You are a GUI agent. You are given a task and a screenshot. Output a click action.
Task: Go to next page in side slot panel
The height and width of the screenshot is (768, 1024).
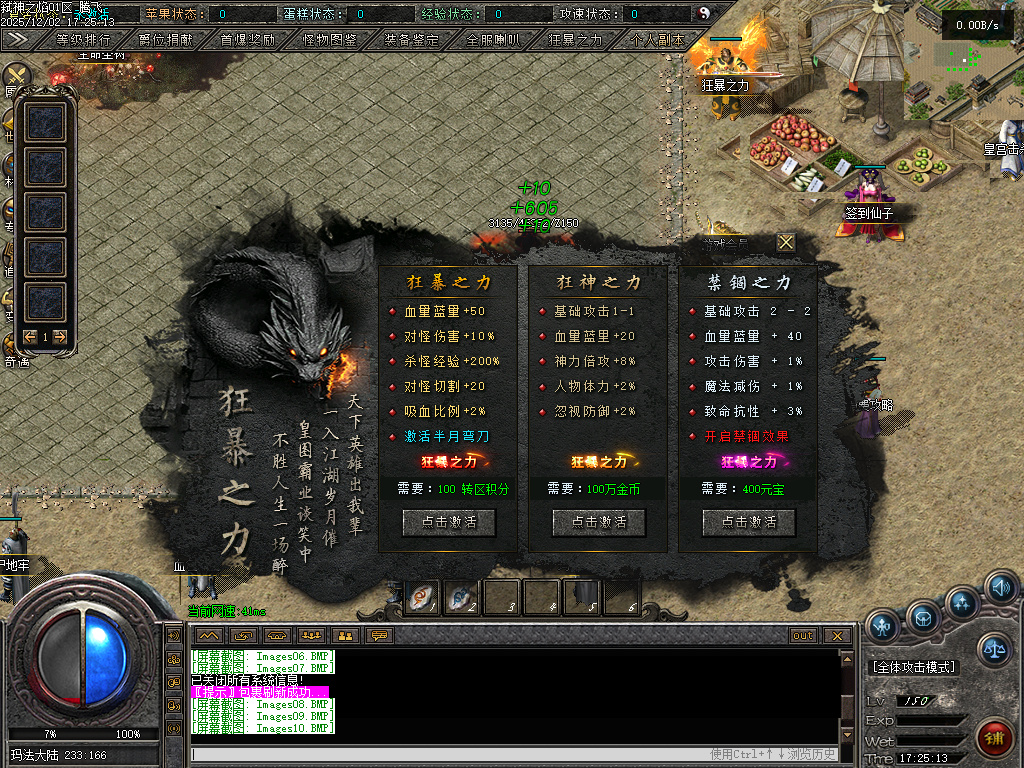pyautogui.click(x=60, y=337)
